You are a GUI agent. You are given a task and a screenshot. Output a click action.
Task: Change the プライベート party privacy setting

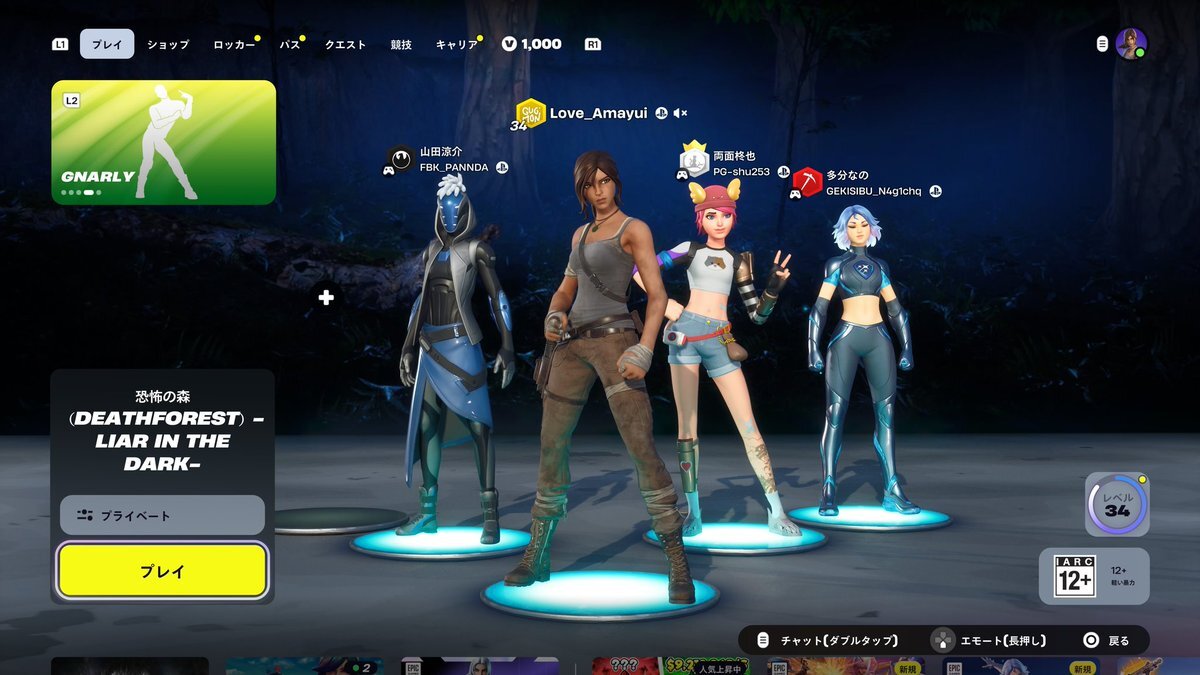[162, 515]
